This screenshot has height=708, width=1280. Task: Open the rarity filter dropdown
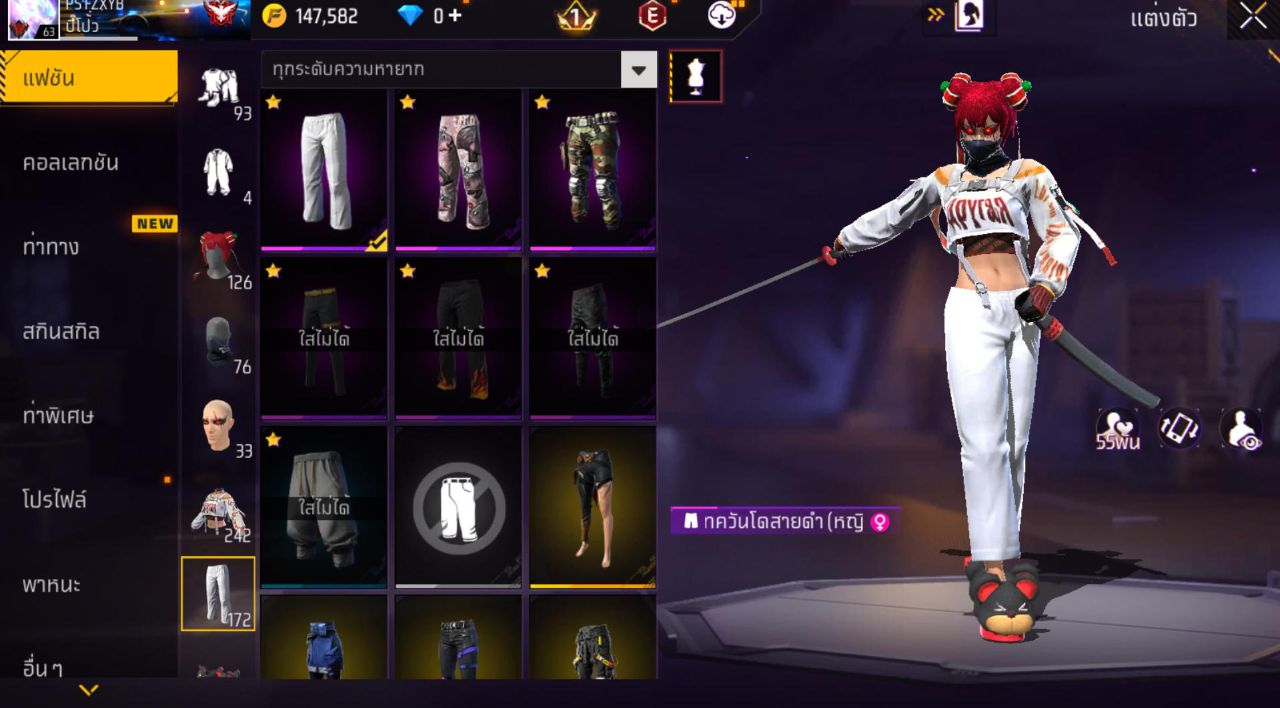[x=638, y=70]
